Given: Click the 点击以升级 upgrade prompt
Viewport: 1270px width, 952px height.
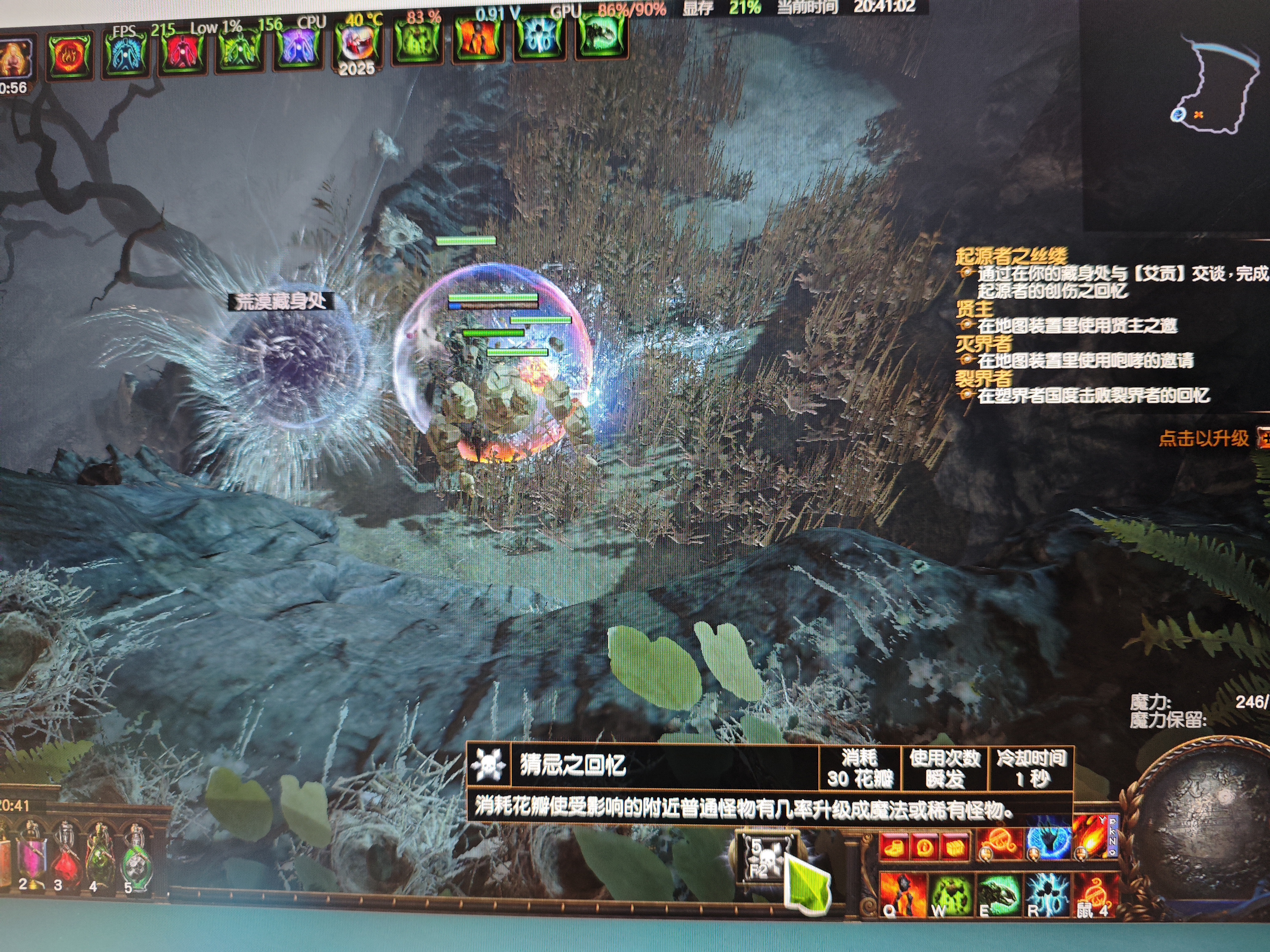Looking at the screenshot, I should (1203, 439).
